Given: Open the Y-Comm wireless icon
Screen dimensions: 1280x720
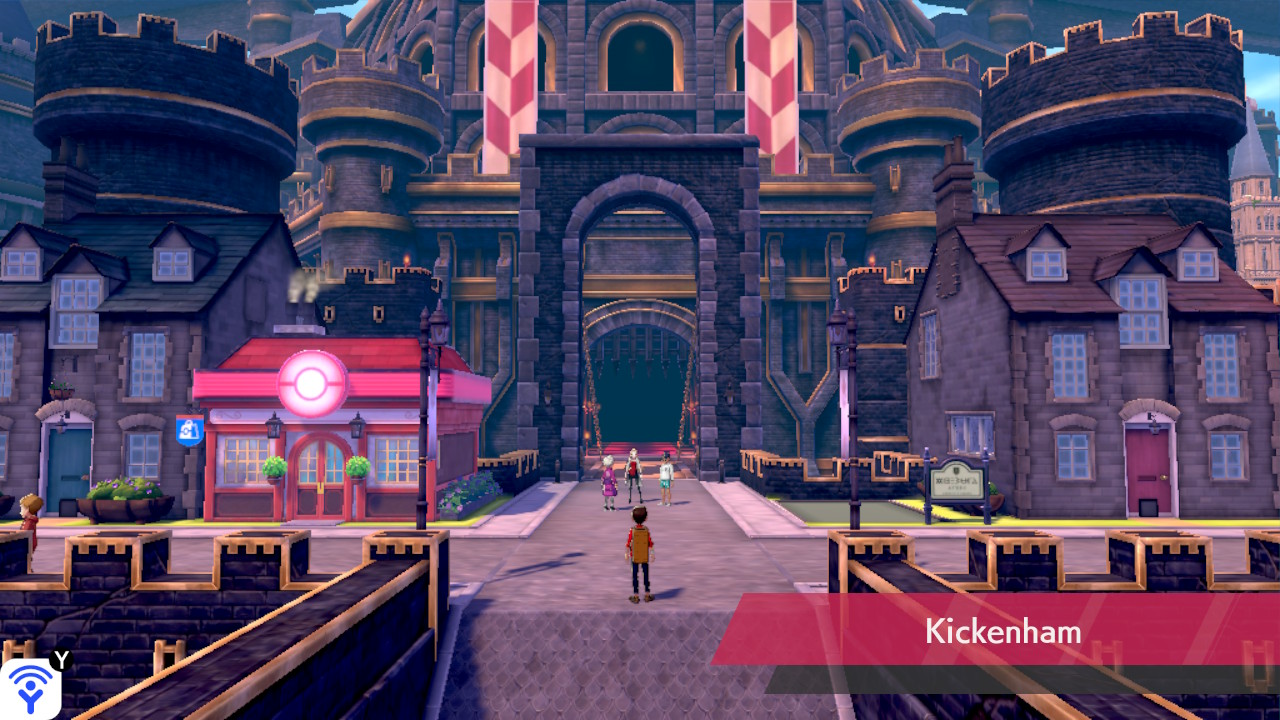Looking at the screenshot, I should [30, 688].
